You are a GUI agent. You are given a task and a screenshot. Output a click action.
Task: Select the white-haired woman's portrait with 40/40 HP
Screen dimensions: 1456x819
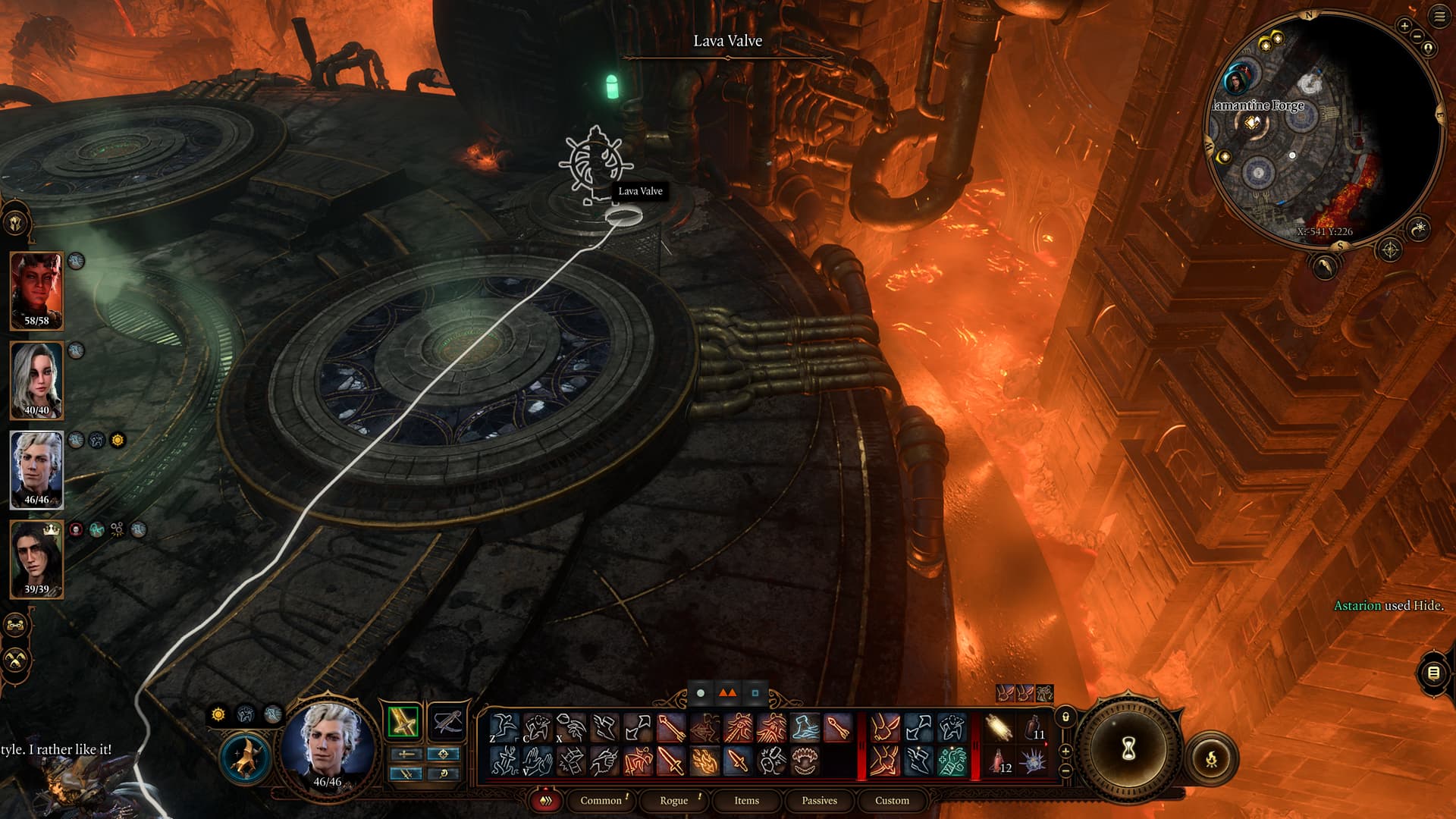(36, 379)
